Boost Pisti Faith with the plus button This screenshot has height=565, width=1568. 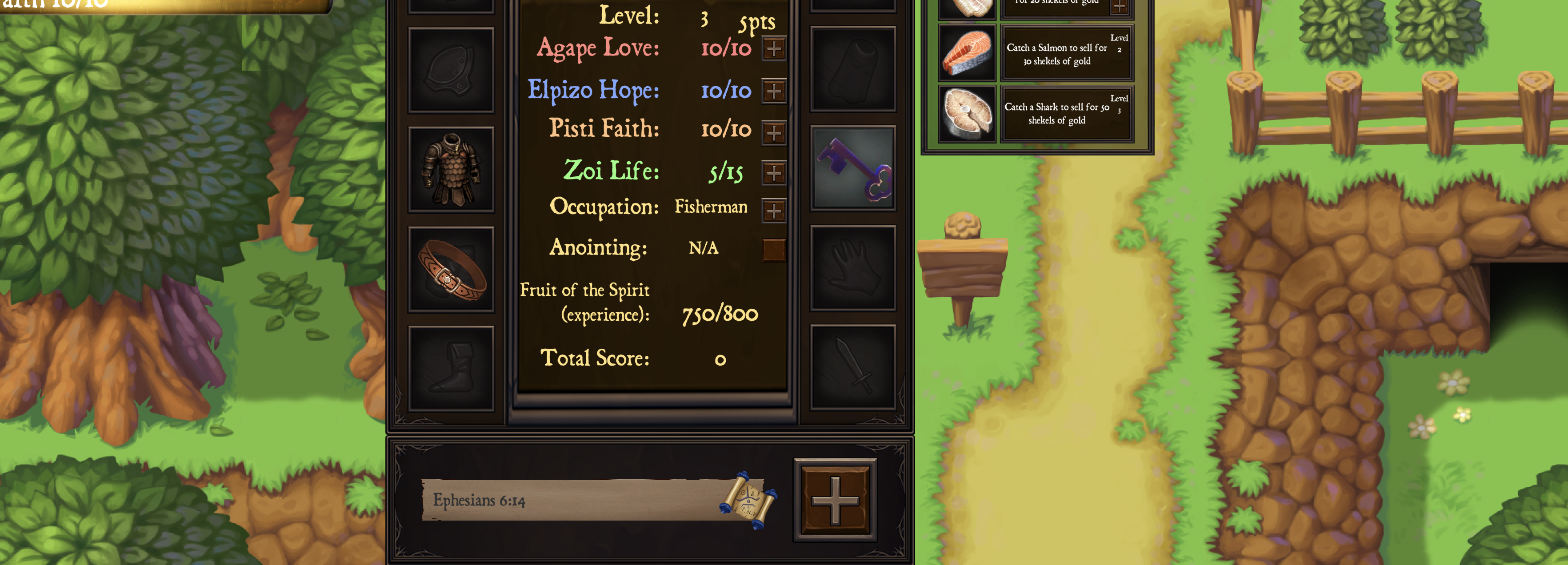[x=773, y=130]
